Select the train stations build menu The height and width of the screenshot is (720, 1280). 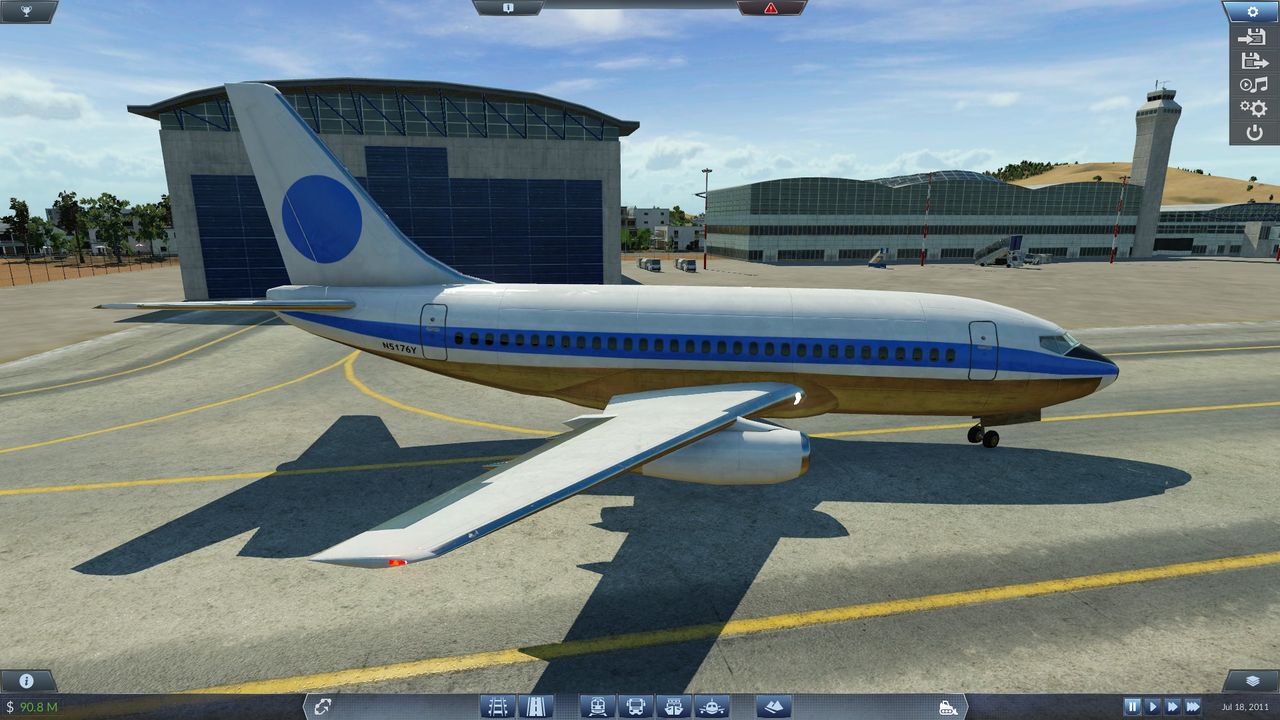[x=597, y=706]
